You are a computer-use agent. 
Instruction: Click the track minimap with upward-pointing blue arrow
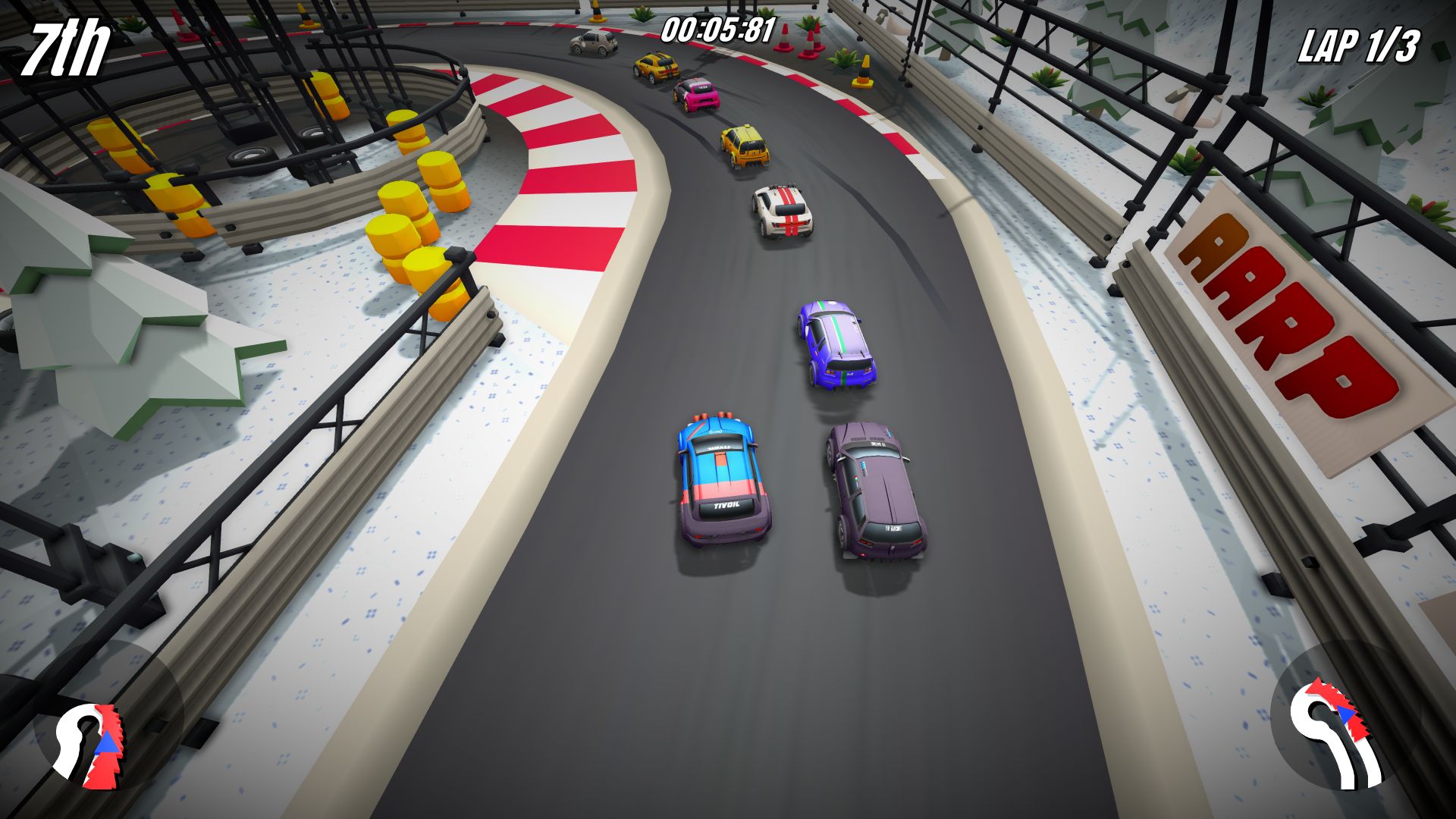pos(90,745)
